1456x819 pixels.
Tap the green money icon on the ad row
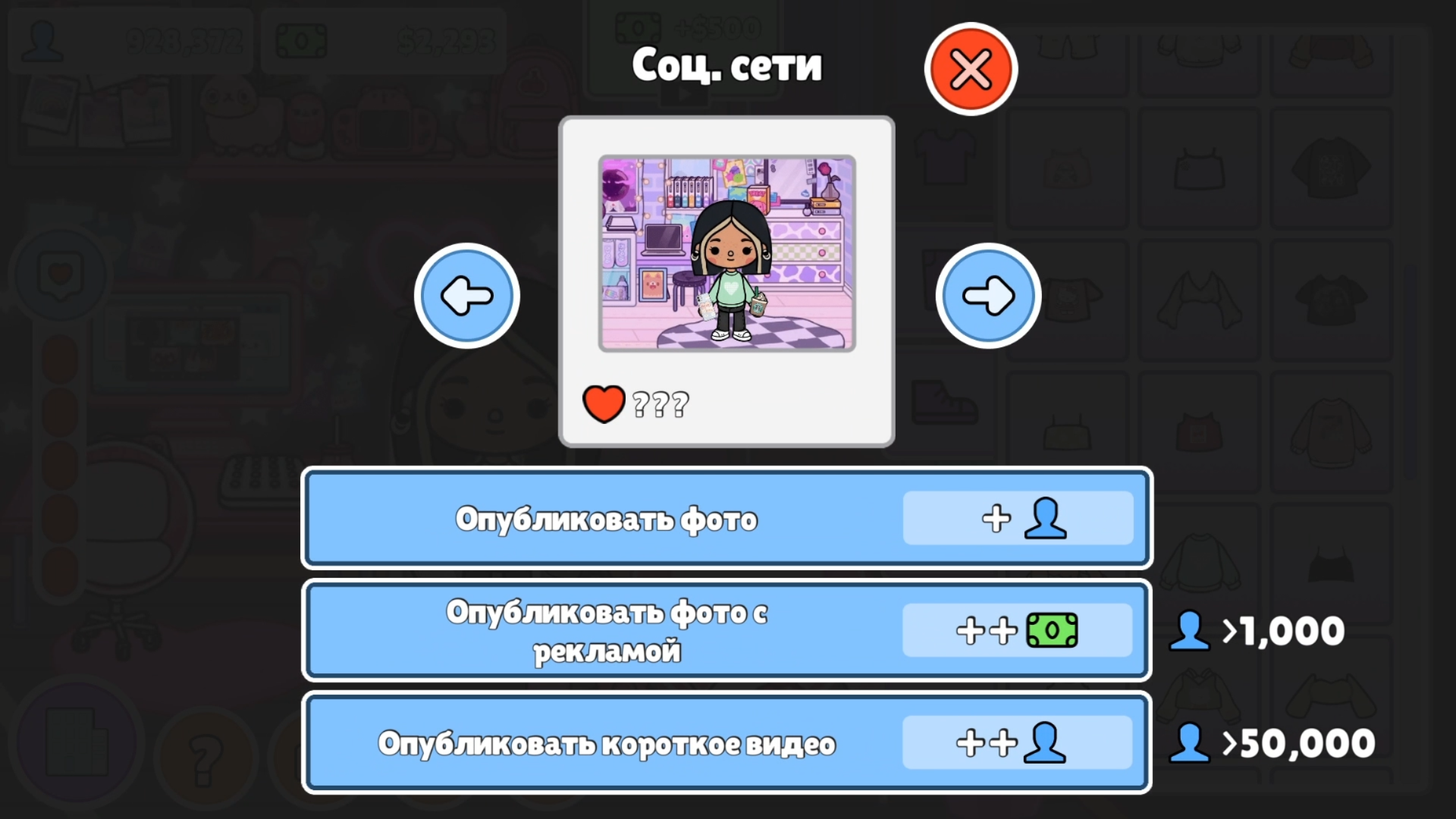[x=1052, y=631]
